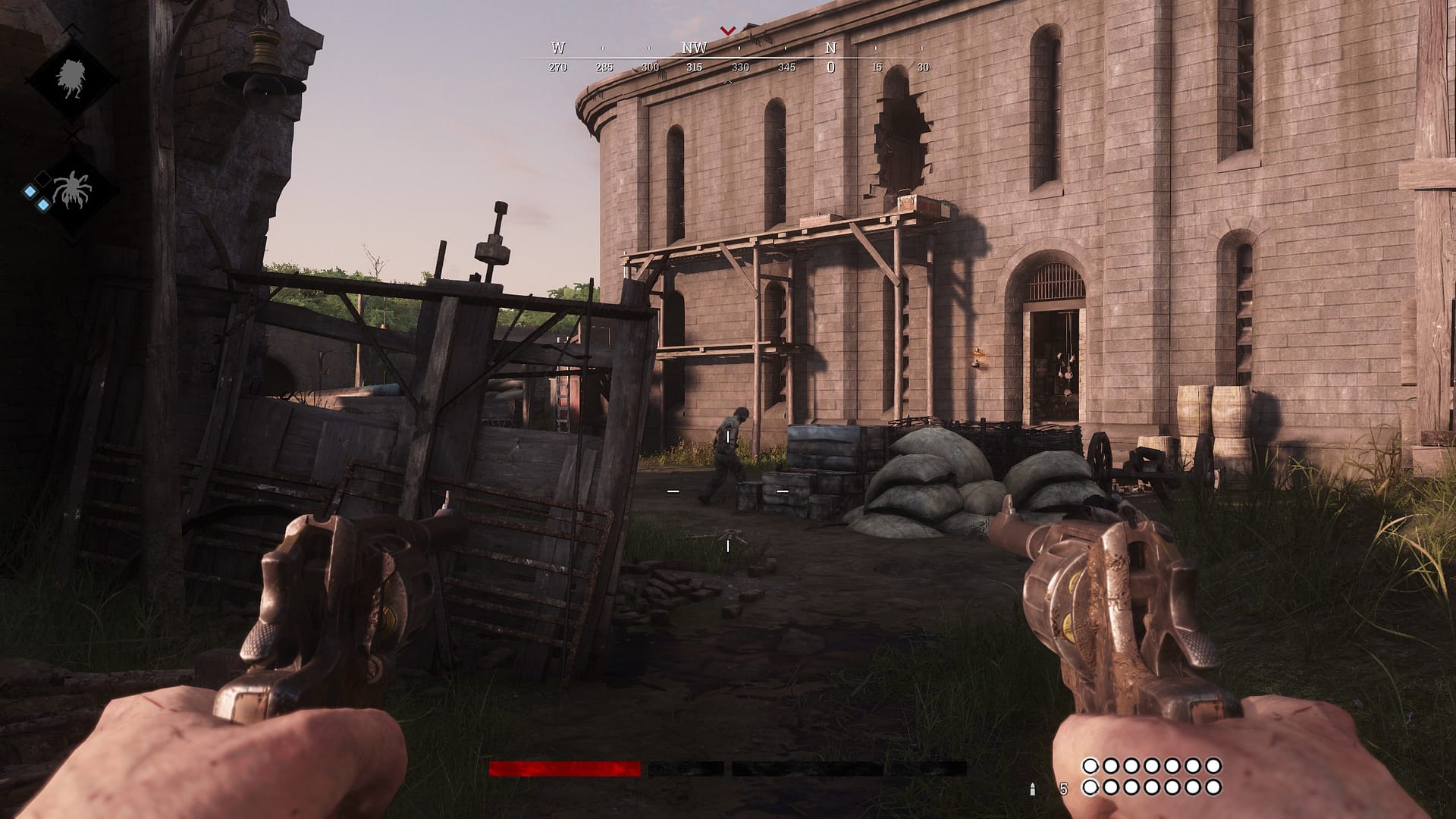Select the spider boss target icon
This screenshot has height=819, width=1456.
[73, 189]
